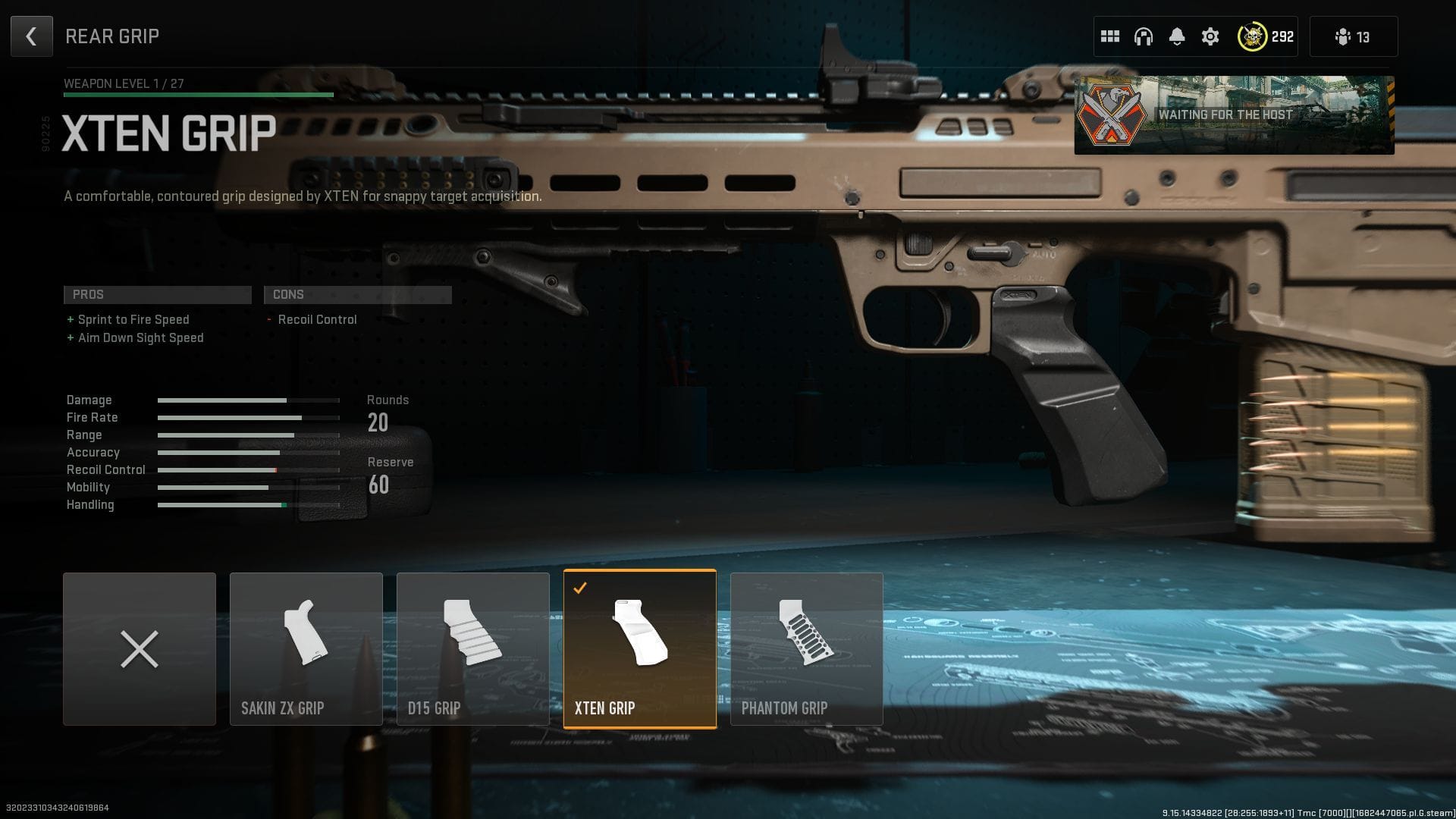1456x819 pixels.
Task: Open the Waiting for the Host lobby banner
Action: [x=1234, y=115]
